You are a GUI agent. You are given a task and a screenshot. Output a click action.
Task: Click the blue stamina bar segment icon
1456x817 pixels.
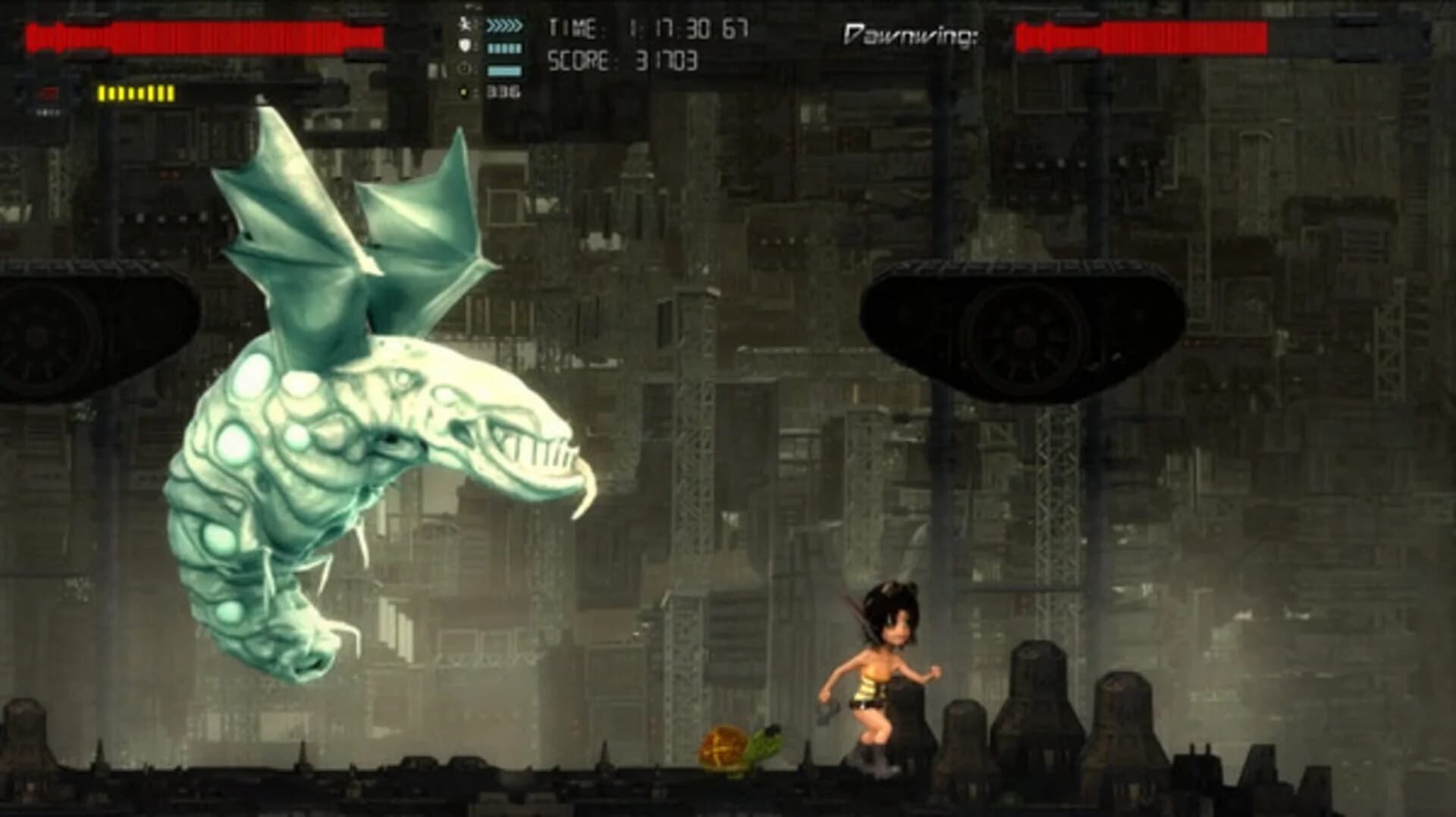point(503,47)
